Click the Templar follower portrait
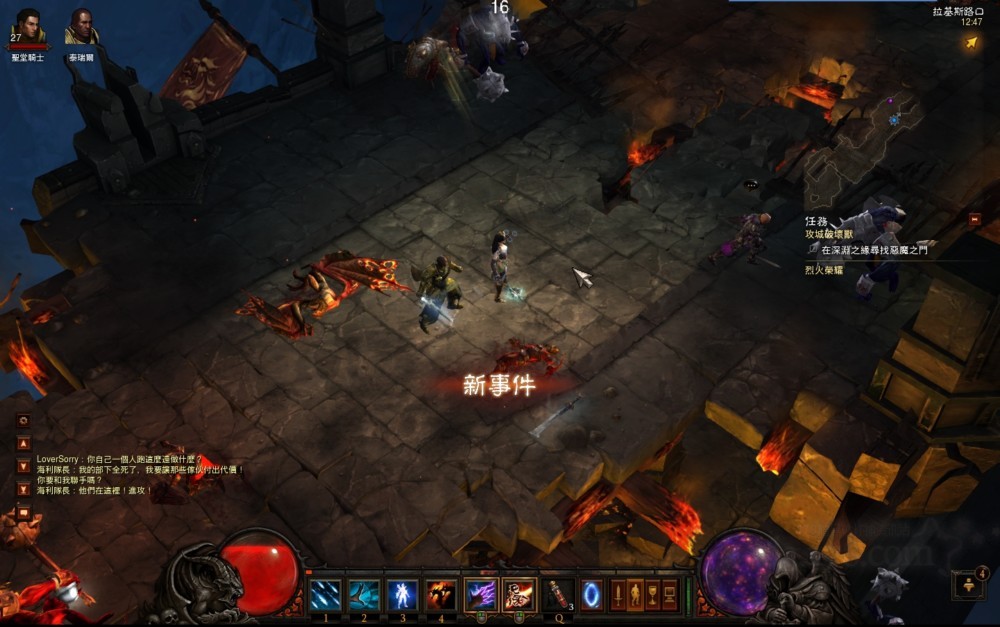 coord(28,26)
